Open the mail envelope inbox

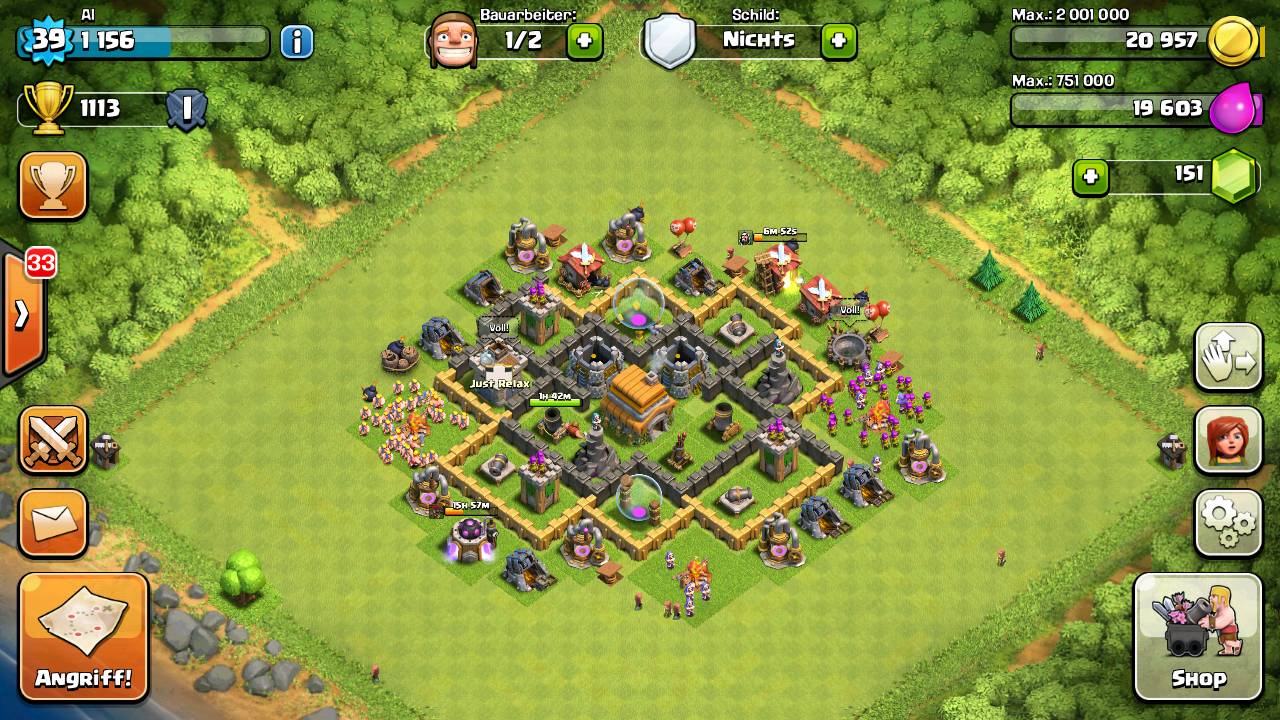[x=53, y=522]
